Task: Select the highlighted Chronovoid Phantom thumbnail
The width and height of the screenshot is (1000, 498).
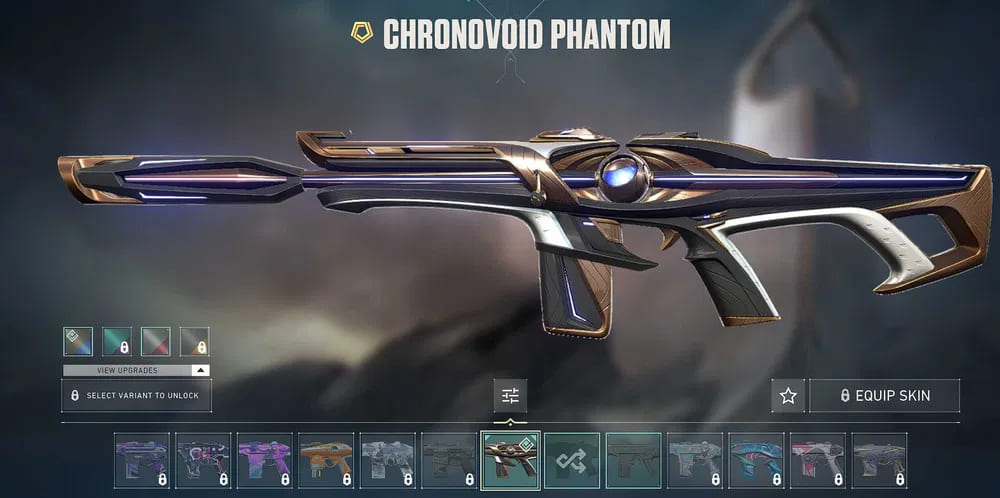Action: 510,460
